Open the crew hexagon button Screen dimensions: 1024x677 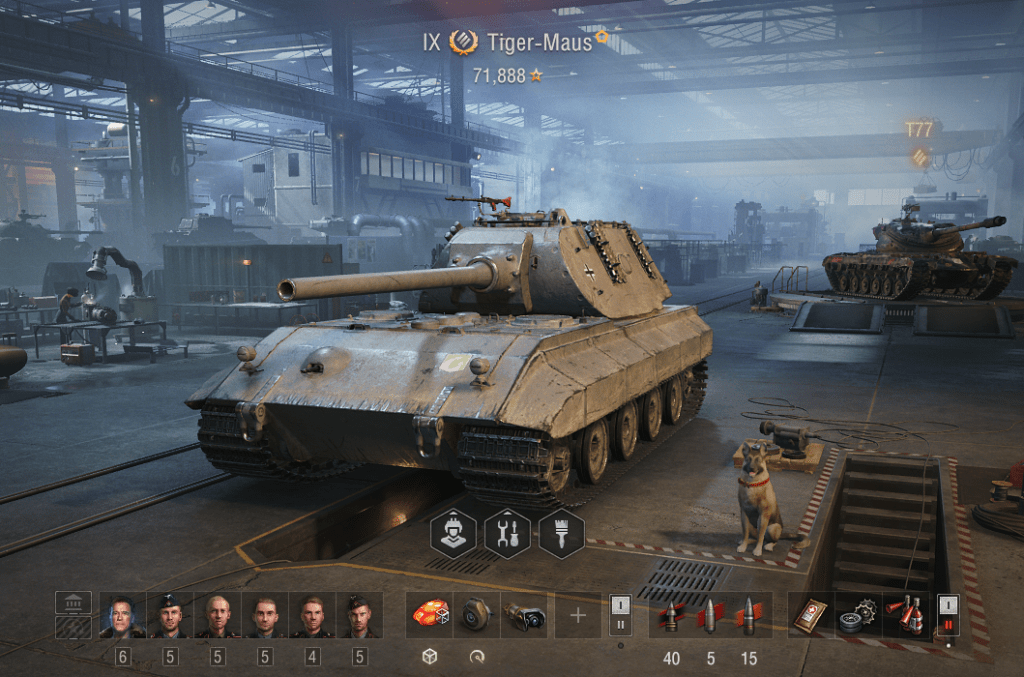pos(453,534)
